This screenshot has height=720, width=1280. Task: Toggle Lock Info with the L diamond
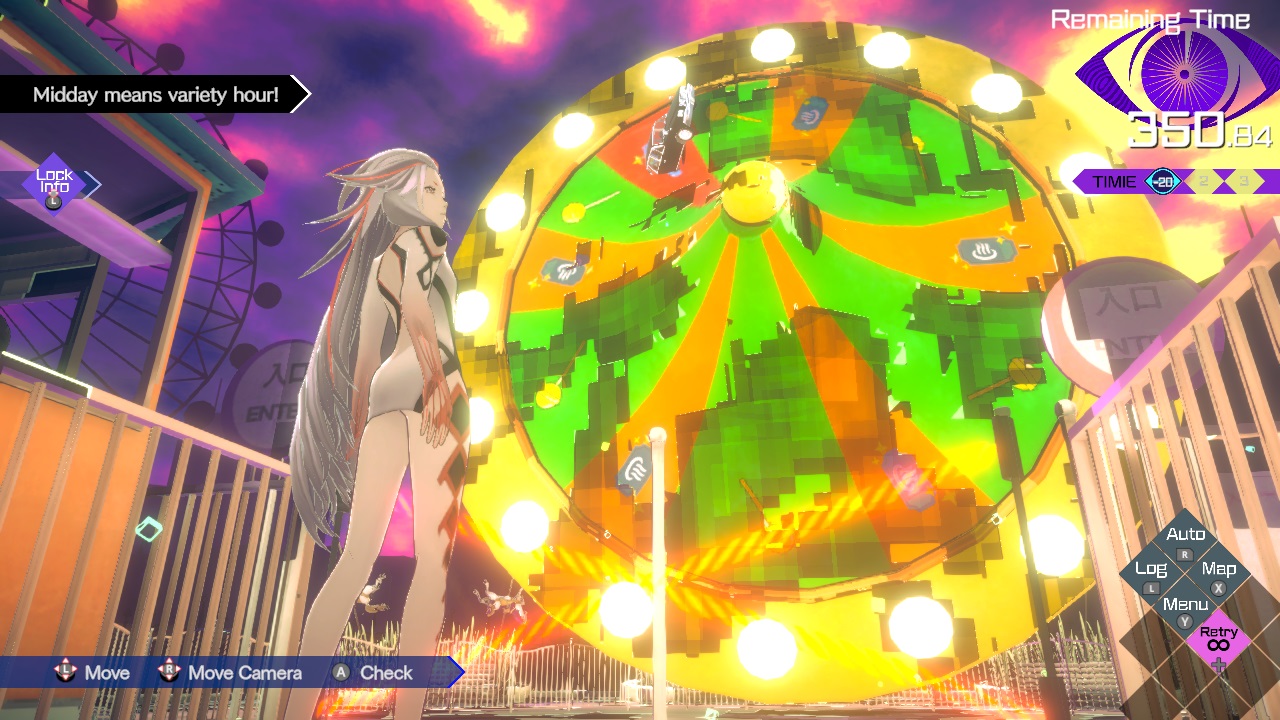(x=55, y=183)
